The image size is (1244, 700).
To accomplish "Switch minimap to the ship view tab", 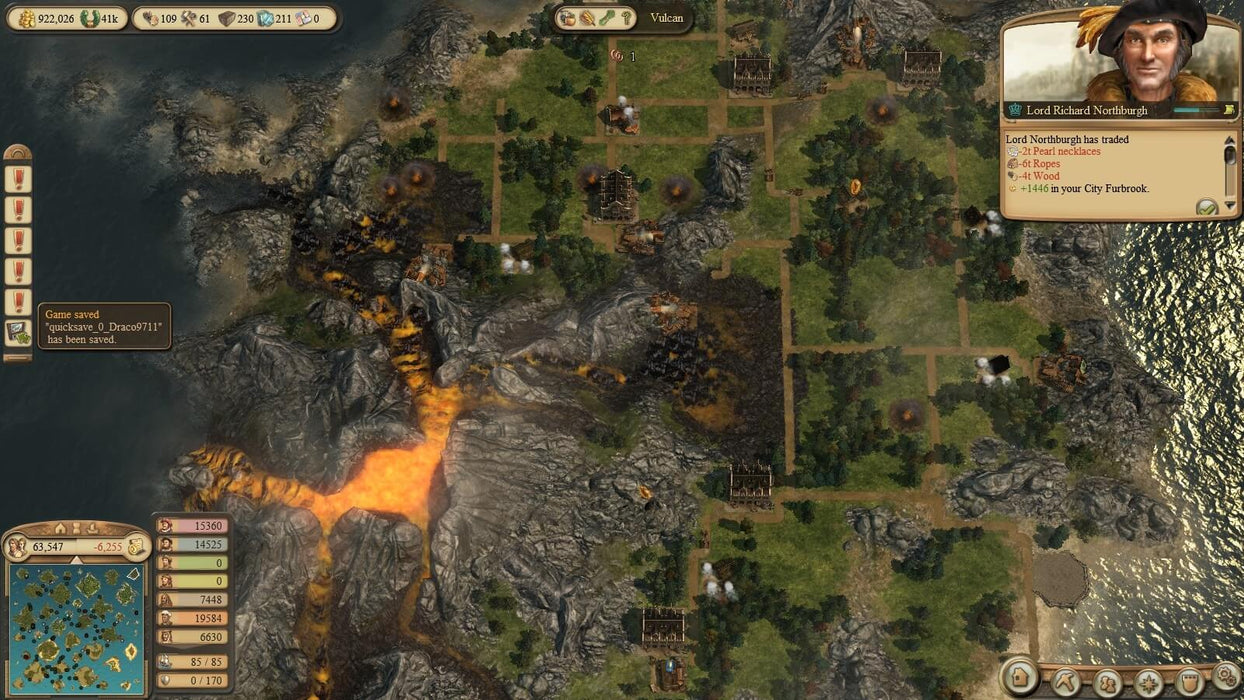I will [90, 528].
